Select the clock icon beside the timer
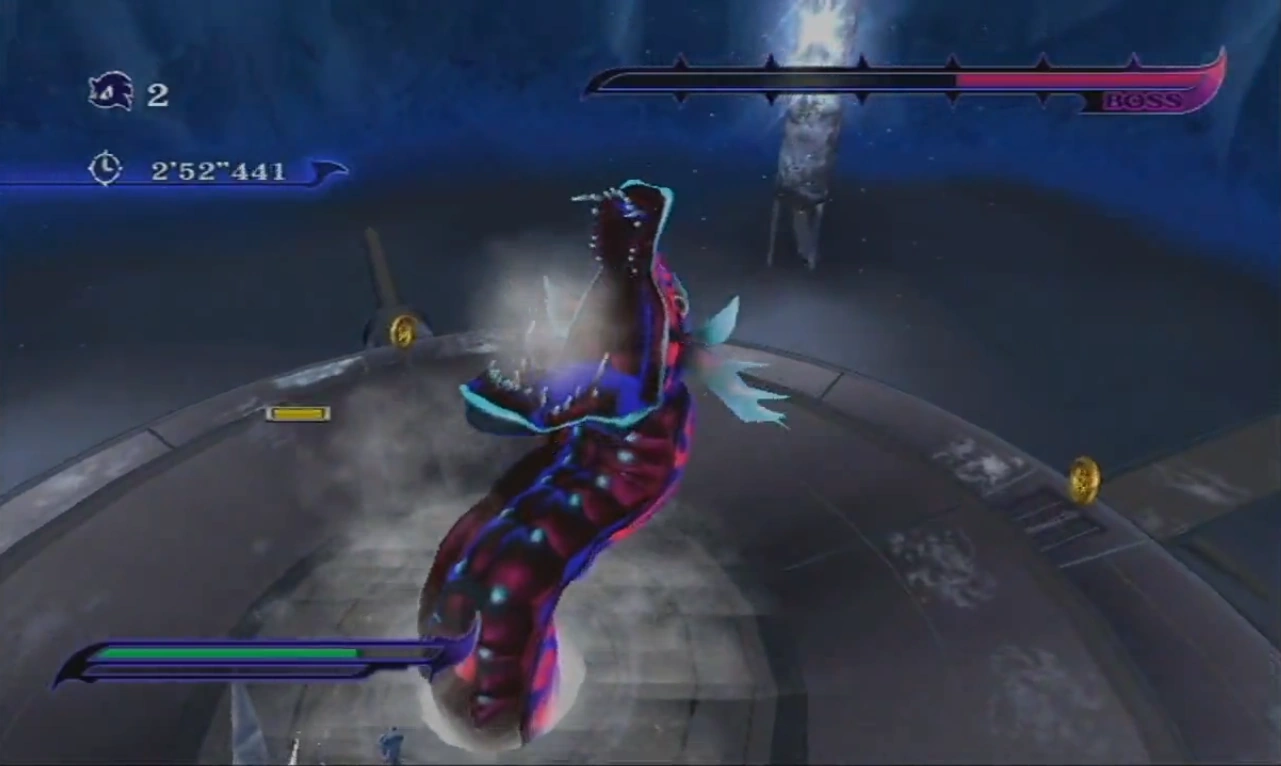This screenshot has width=1281, height=766. point(105,168)
